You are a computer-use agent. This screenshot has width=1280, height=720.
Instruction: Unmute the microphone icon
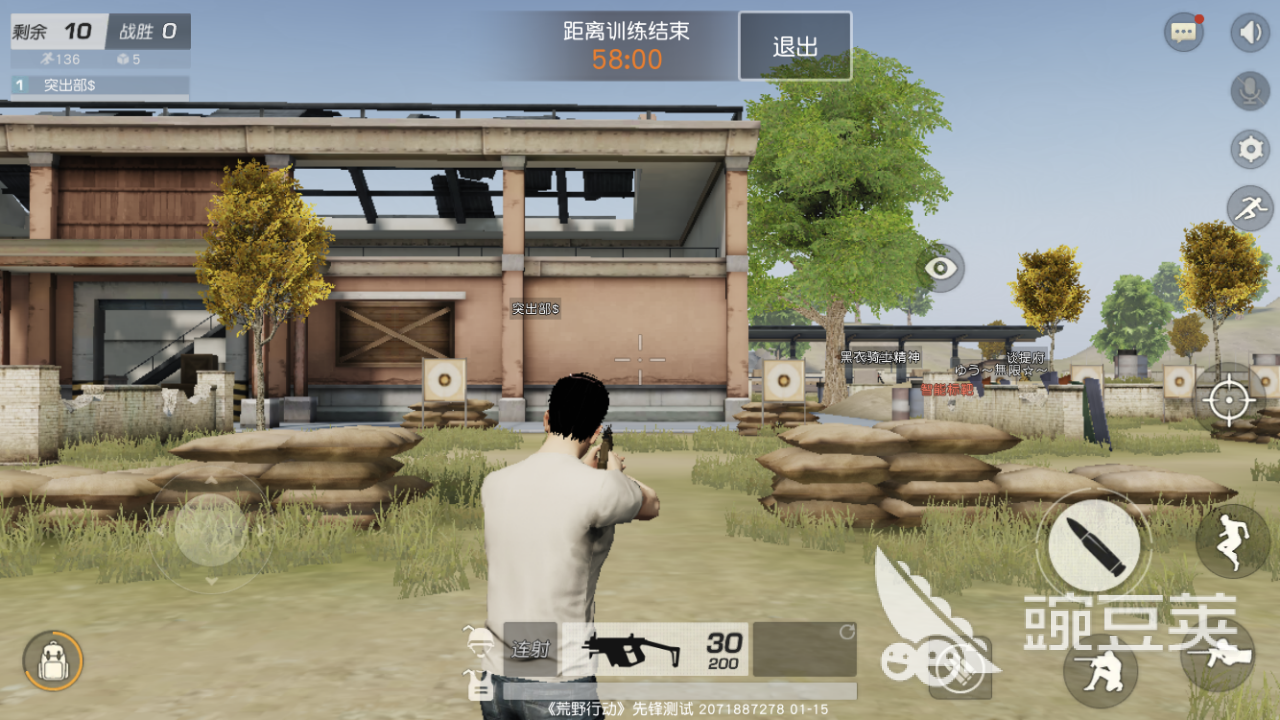tap(1248, 90)
